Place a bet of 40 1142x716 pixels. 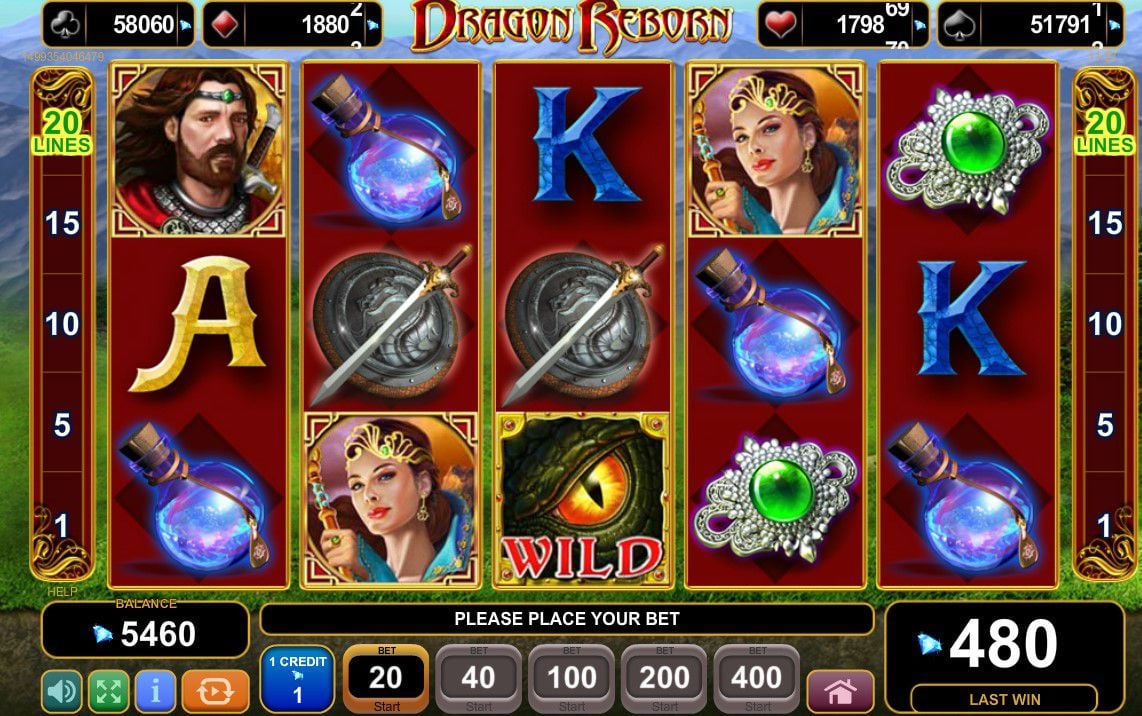click(x=478, y=679)
